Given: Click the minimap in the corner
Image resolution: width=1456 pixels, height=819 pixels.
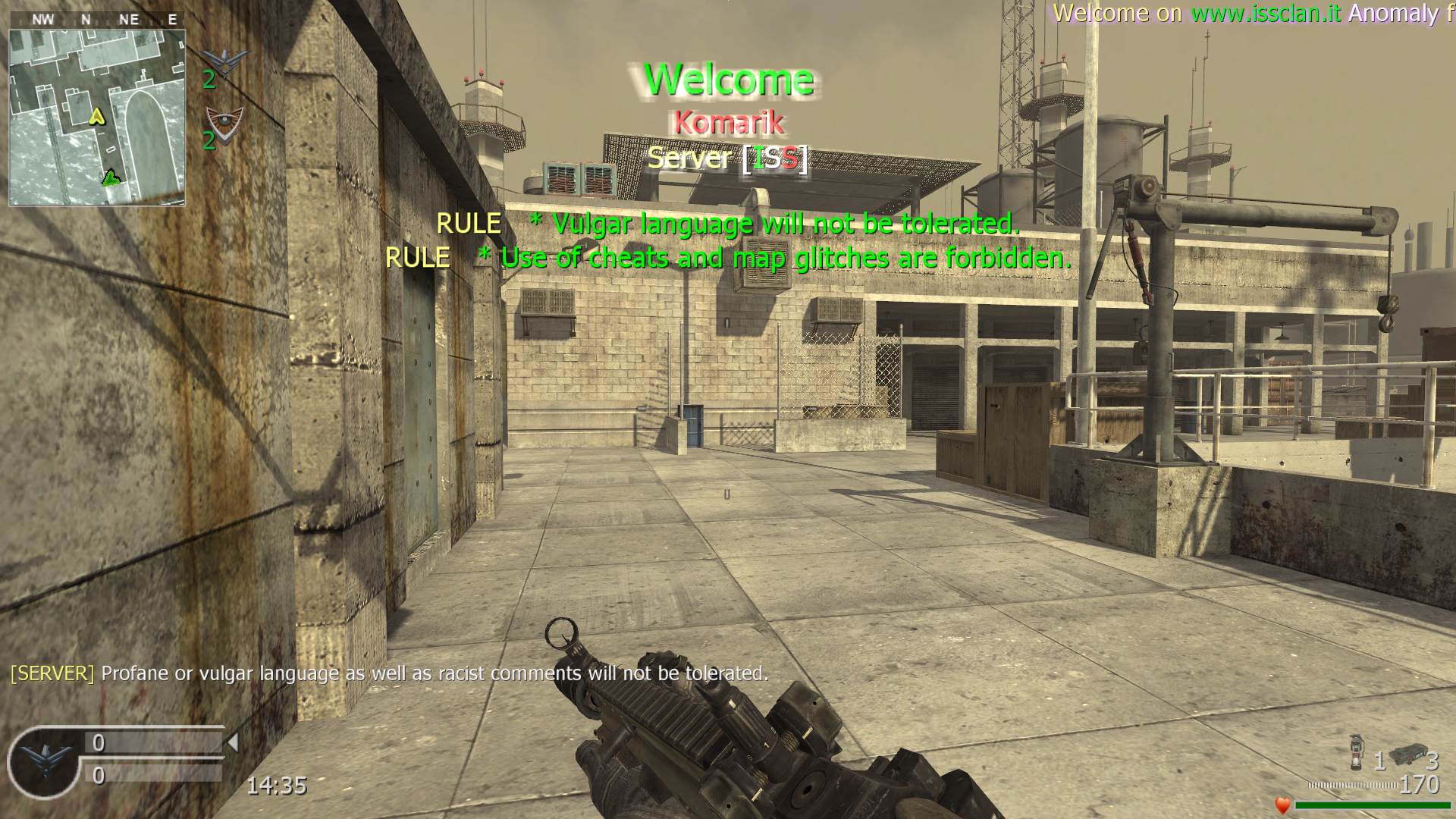Looking at the screenshot, I should (x=97, y=117).
